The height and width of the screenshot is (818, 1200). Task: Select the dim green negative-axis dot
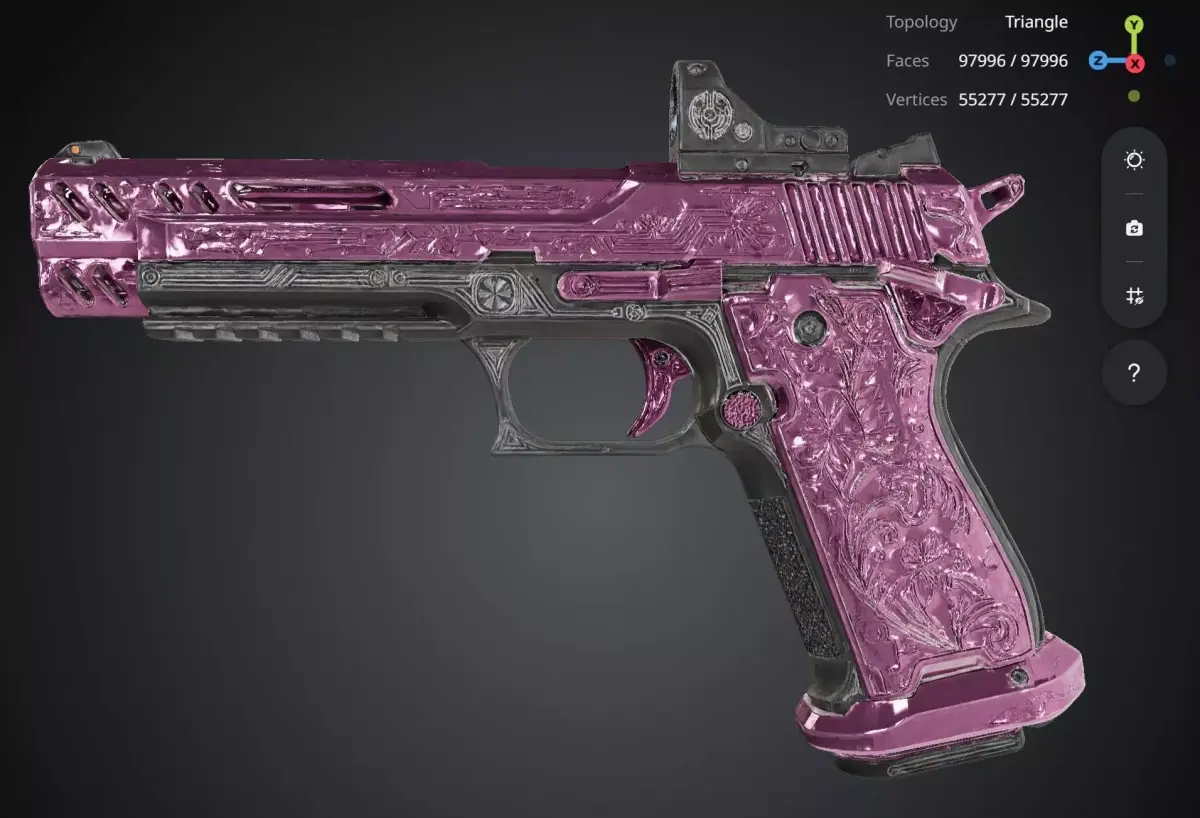click(x=1134, y=97)
